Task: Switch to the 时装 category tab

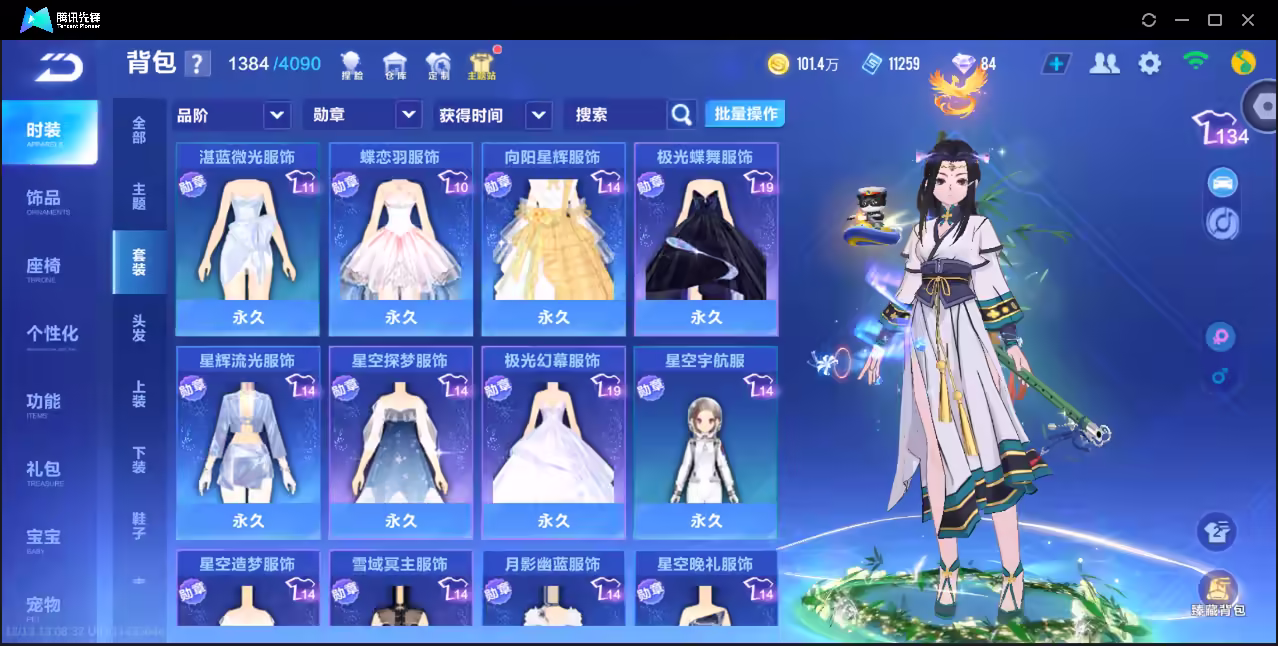Action: tap(49, 132)
